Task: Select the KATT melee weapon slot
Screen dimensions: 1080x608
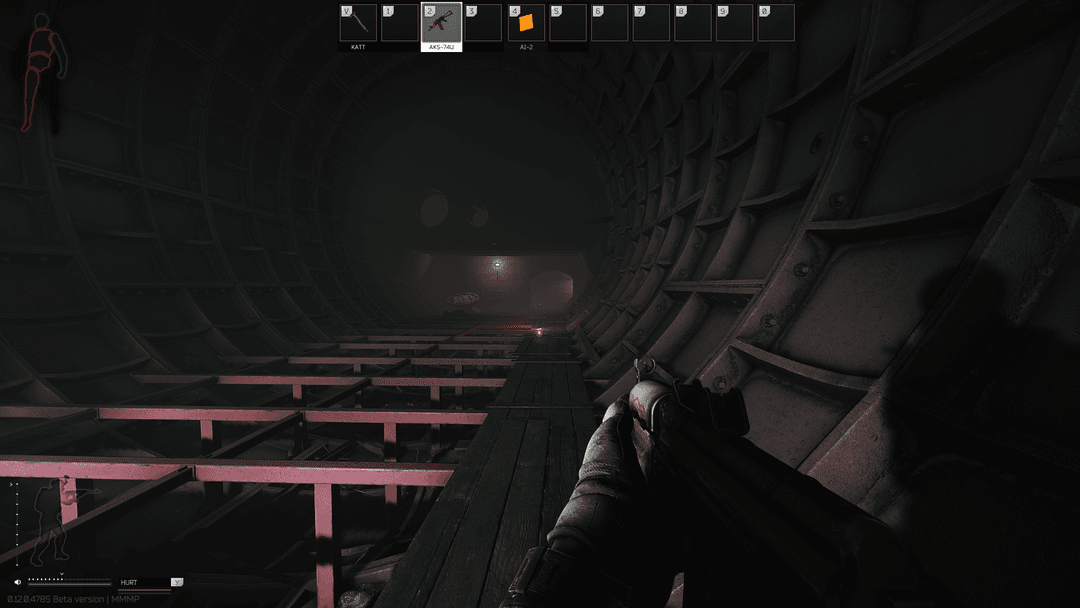Action: pos(358,23)
